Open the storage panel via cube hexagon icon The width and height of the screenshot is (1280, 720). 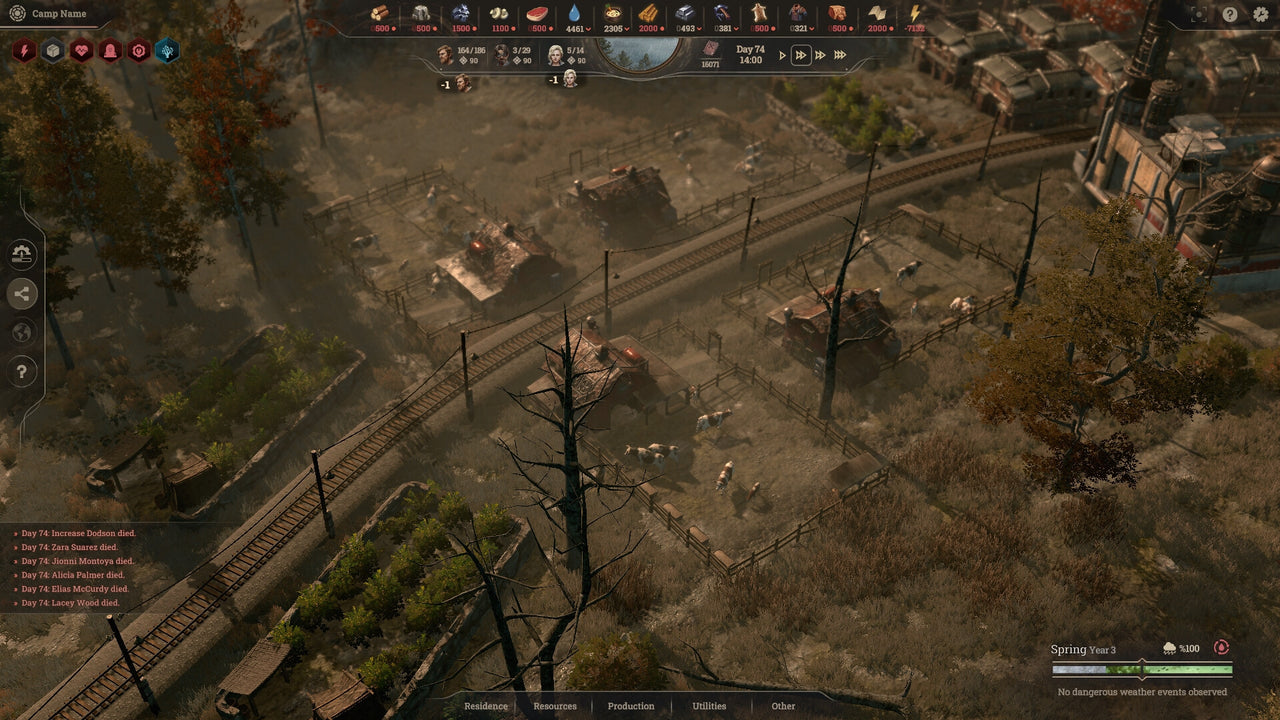pyautogui.click(x=52, y=51)
